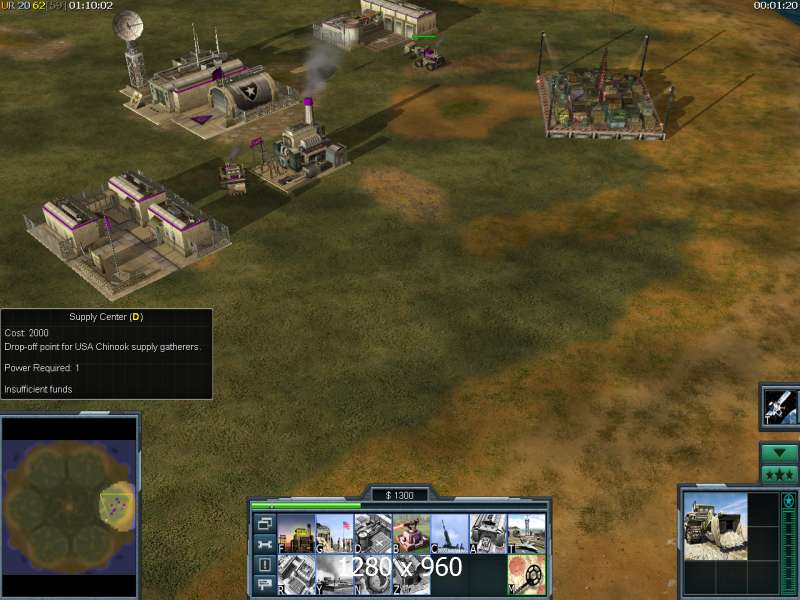Open the three-star Generals powers button
This screenshot has height=600, width=800.
tap(779, 474)
